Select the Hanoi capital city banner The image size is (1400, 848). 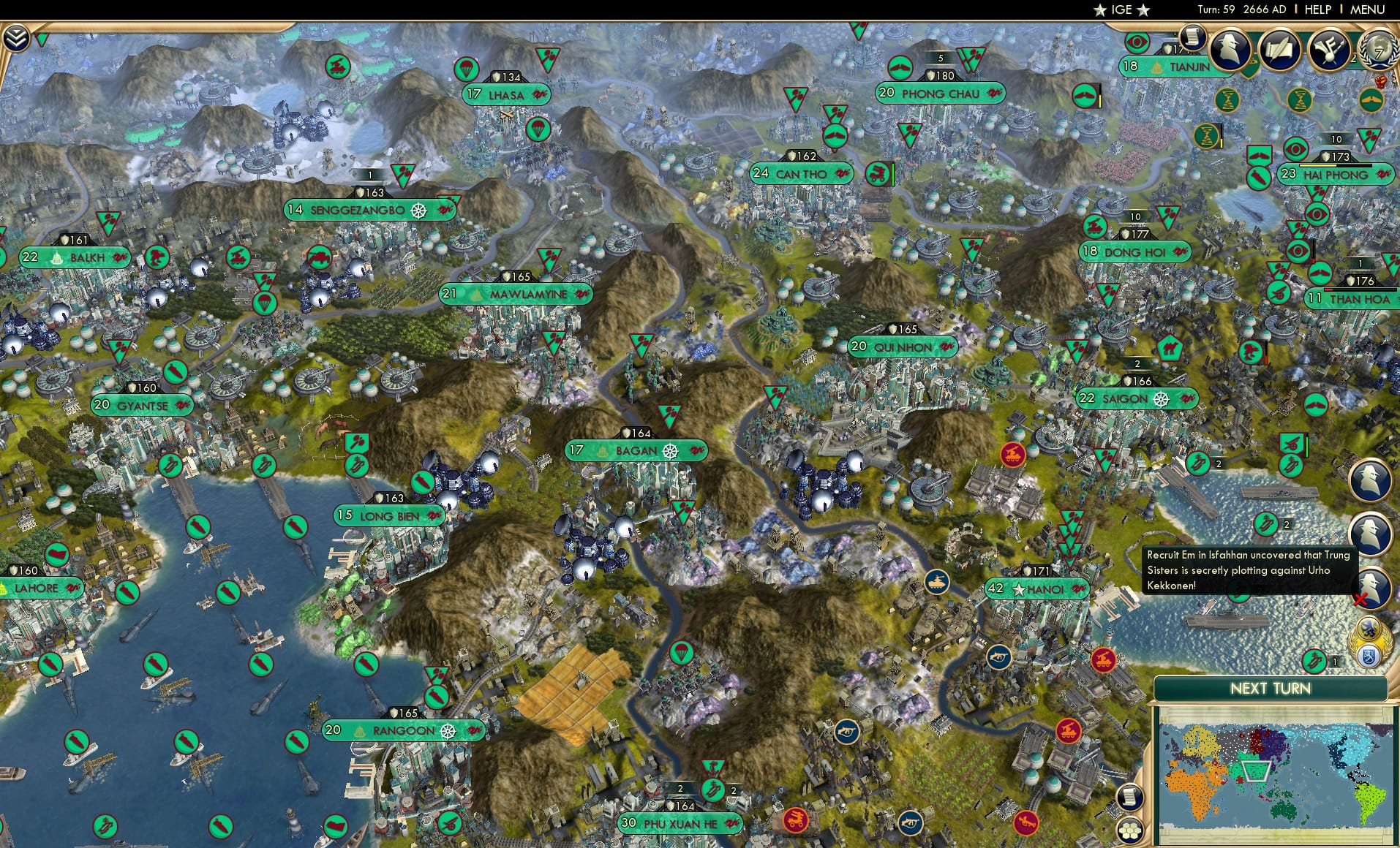pos(1037,588)
